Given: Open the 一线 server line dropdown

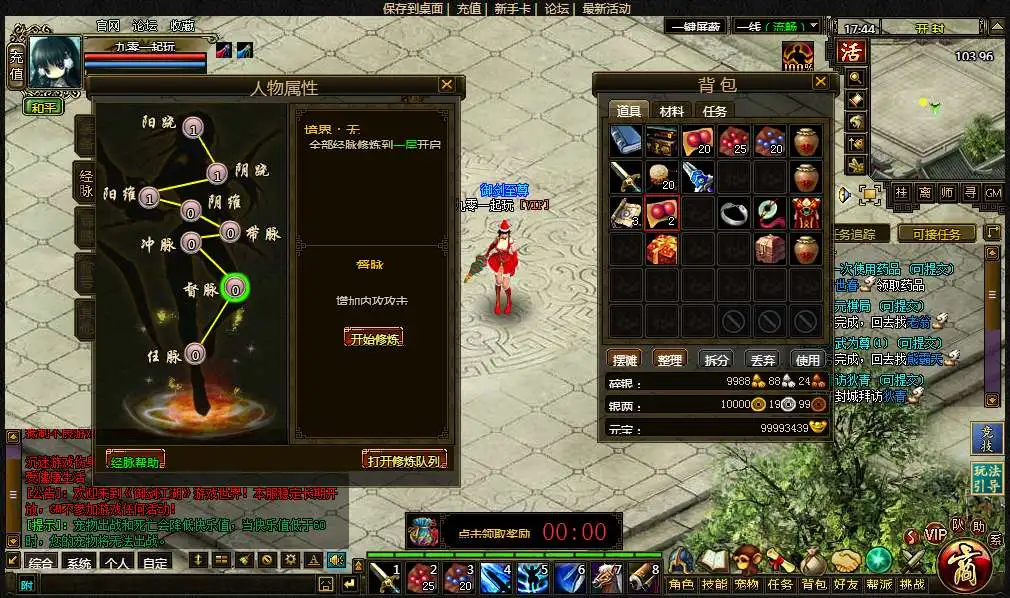Looking at the screenshot, I should pyautogui.click(x=777, y=26).
